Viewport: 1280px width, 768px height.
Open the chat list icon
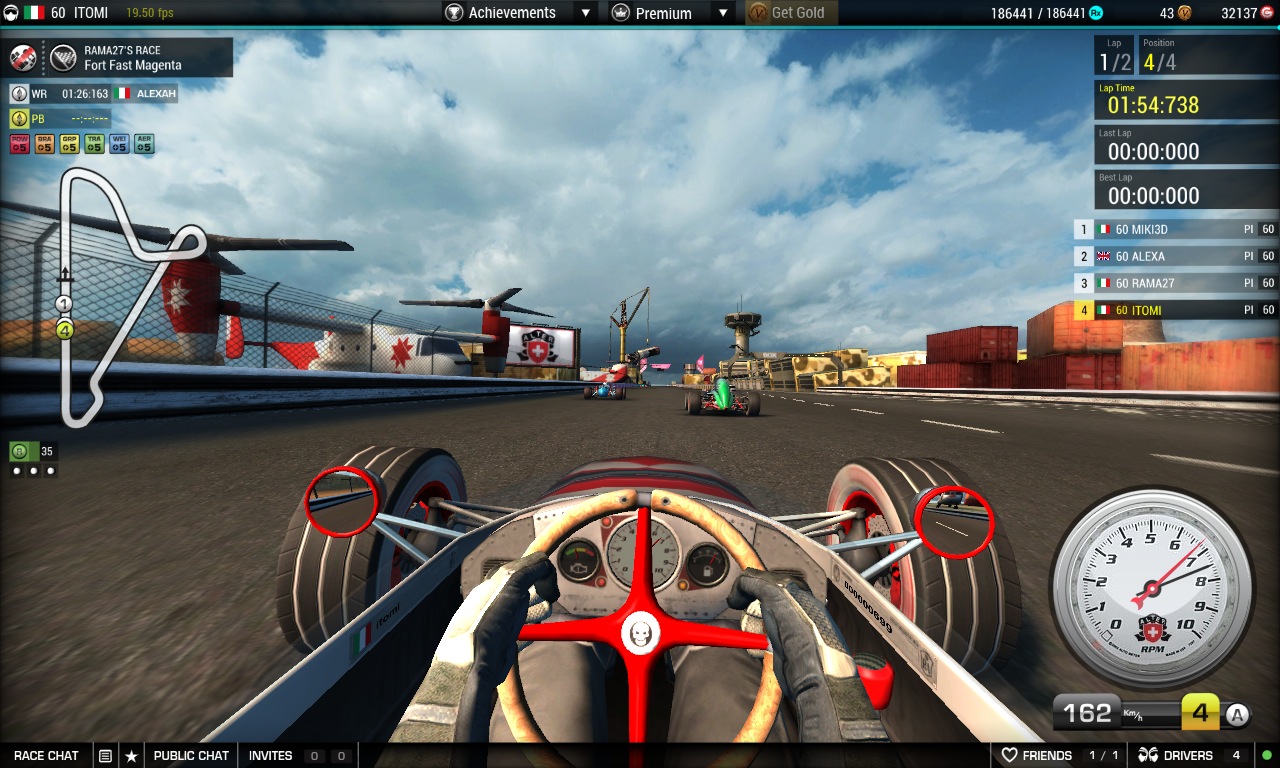click(105, 755)
